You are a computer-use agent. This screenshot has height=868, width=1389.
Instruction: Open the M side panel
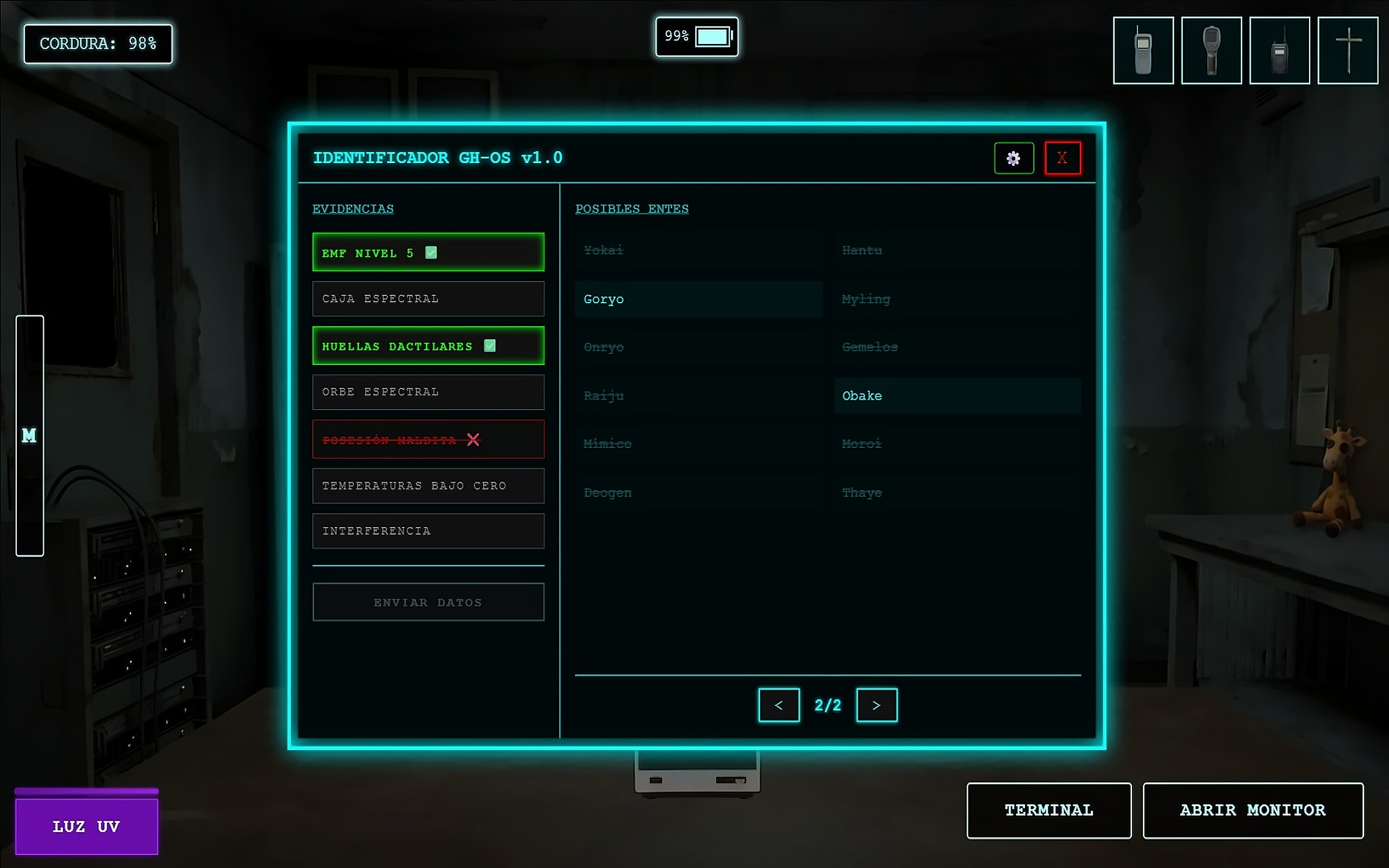[x=30, y=436]
